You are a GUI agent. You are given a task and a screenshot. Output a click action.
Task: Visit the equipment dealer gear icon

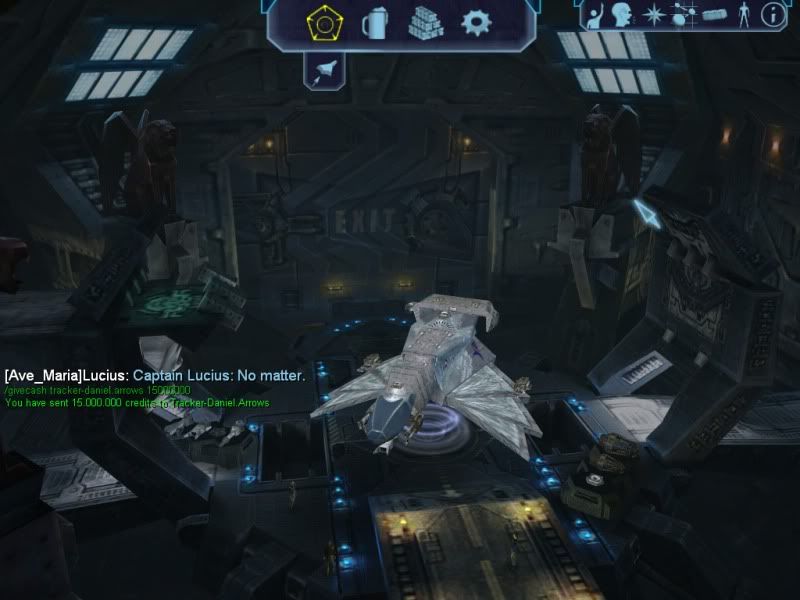pos(476,21)
